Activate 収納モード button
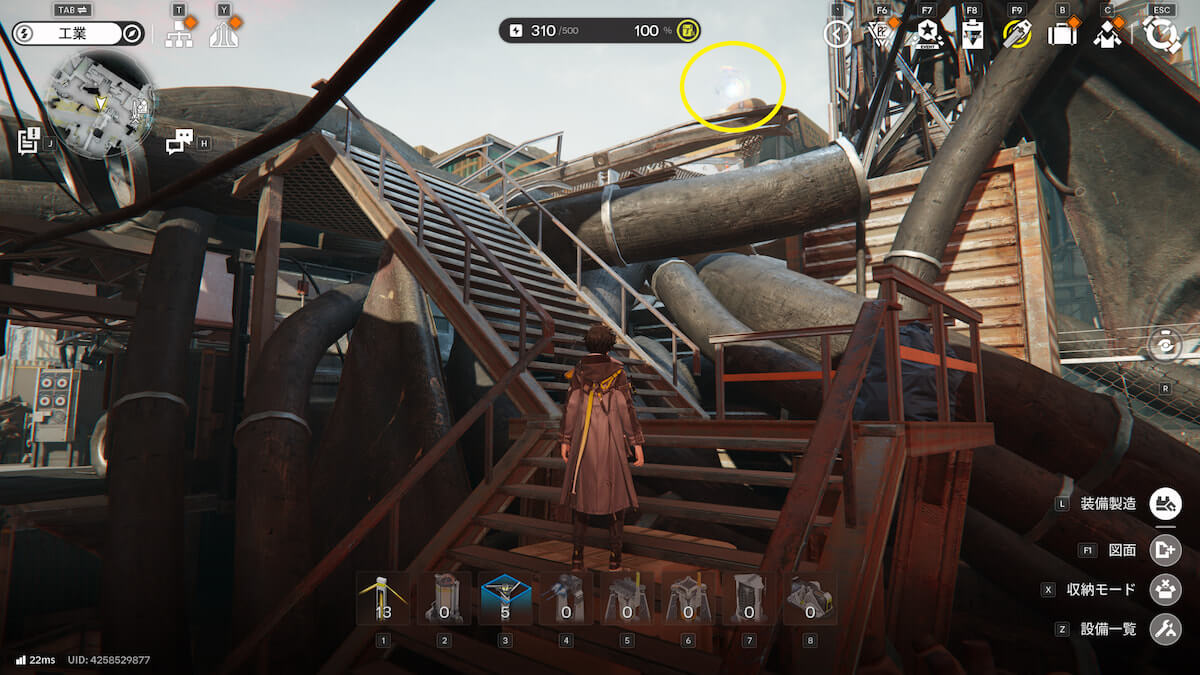The image size is (1200, 675). 1165,589
